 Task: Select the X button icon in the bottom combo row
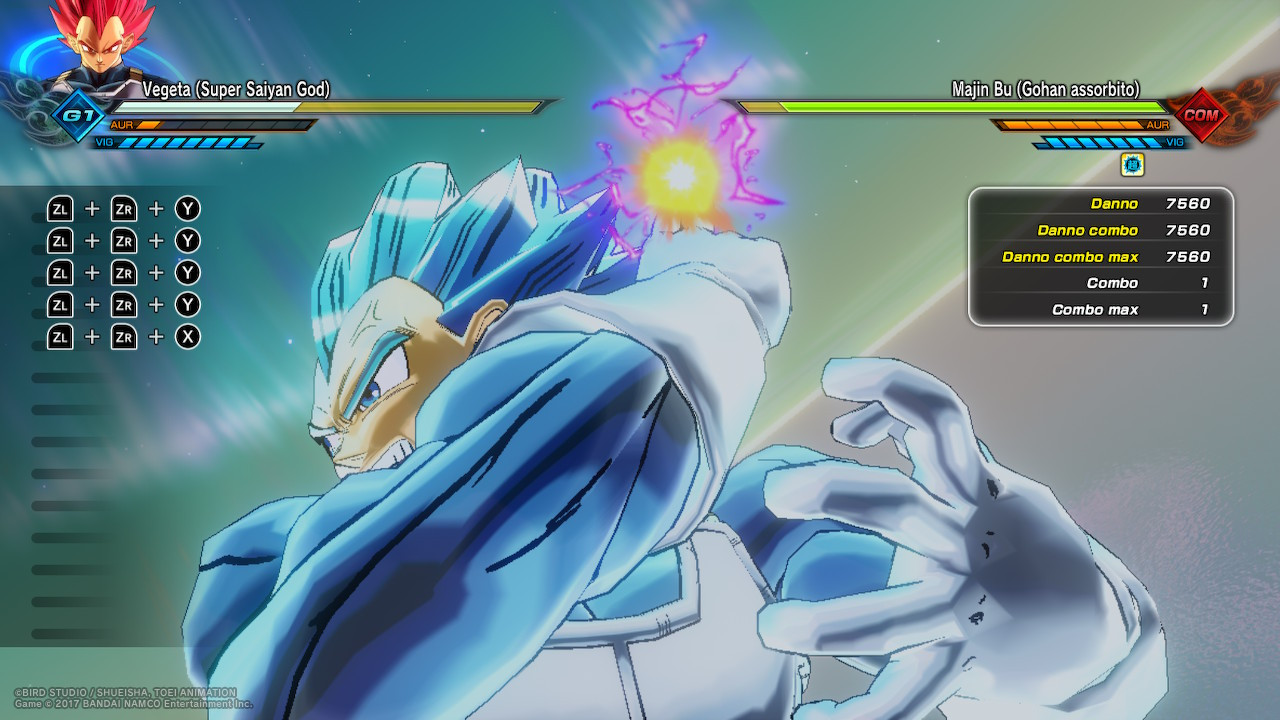coord(187,337)
